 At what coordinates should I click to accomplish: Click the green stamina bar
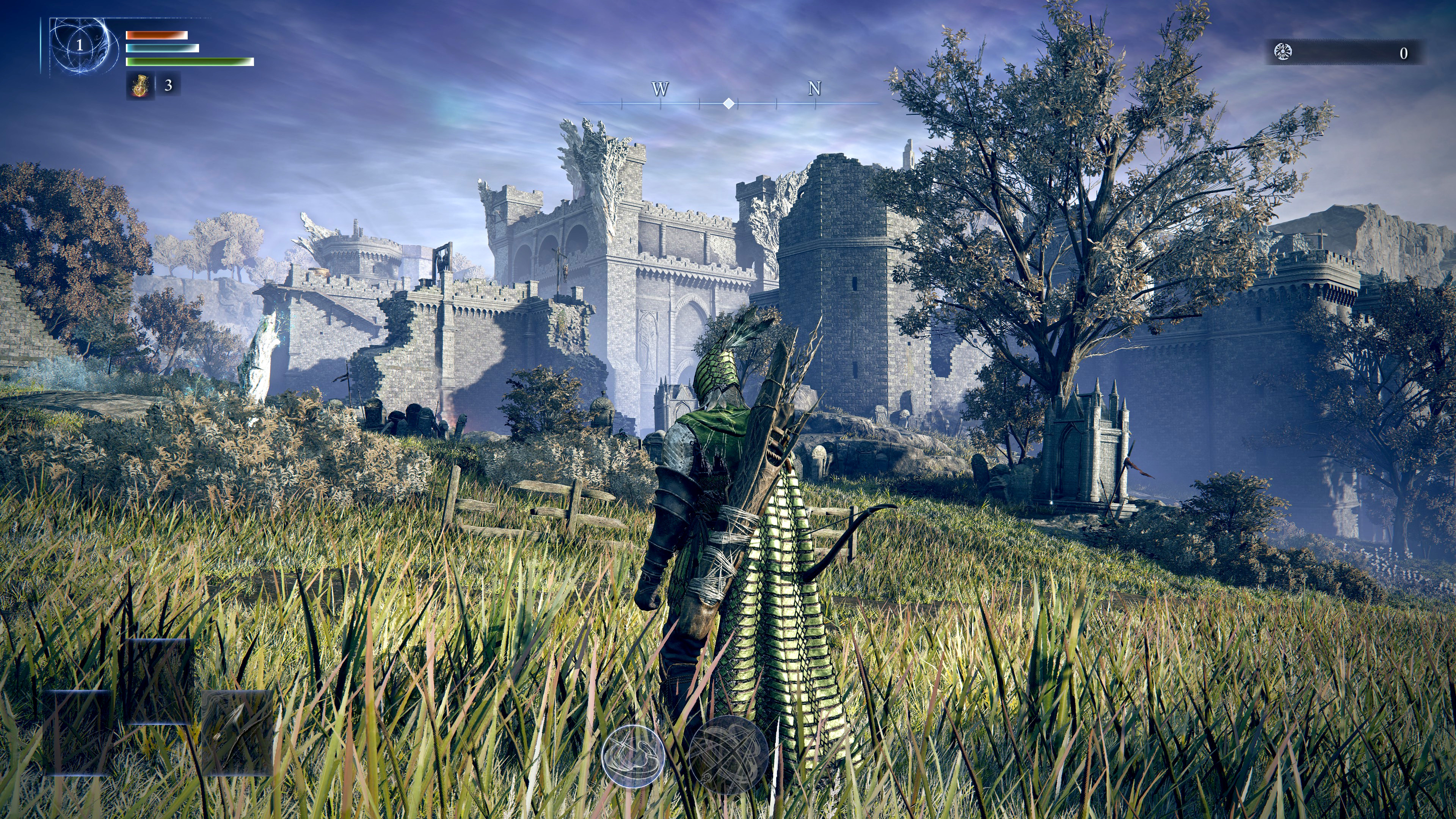tap(190, 62)
